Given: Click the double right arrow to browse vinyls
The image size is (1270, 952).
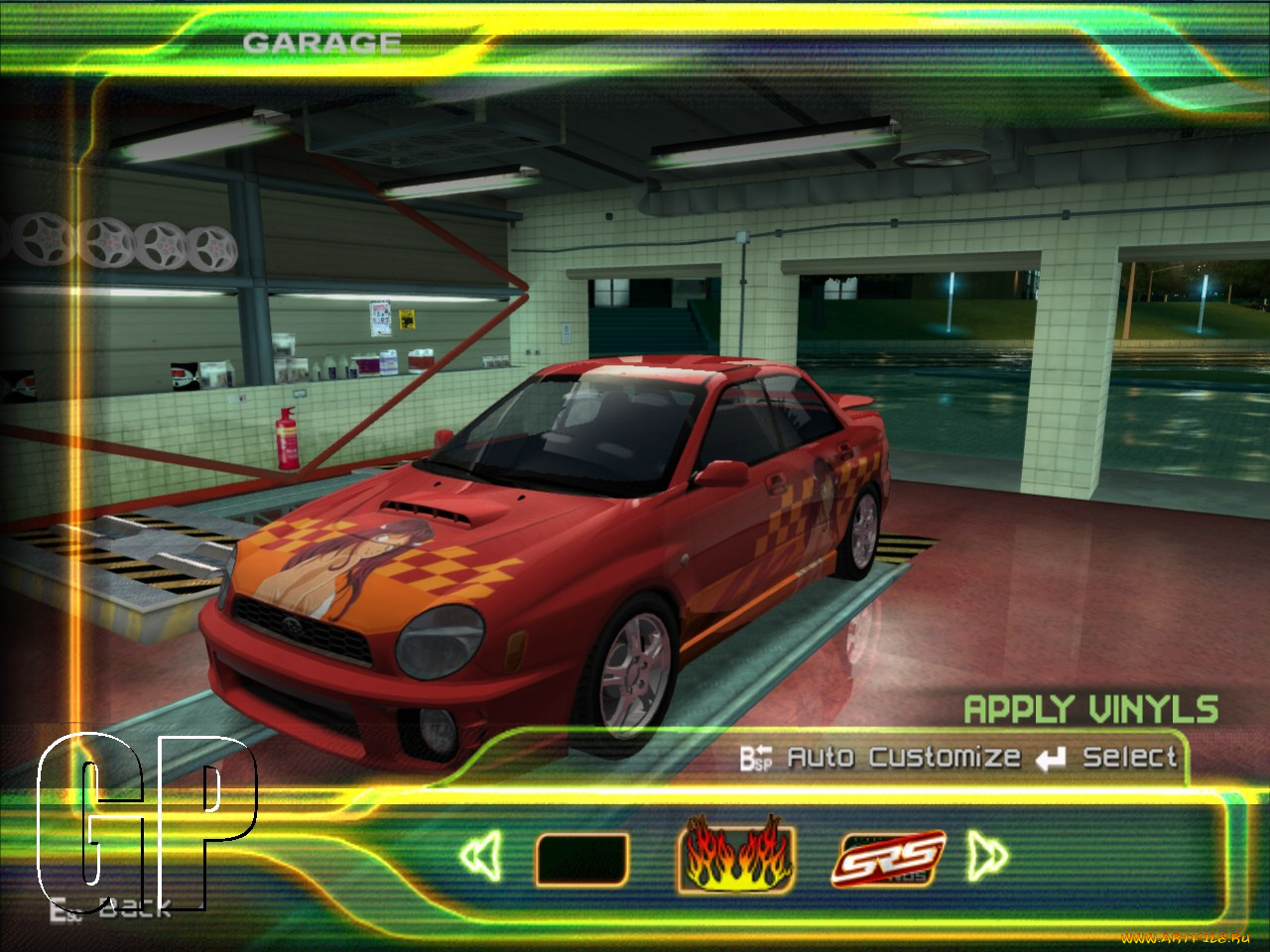Looking at the screenshot, I should point(987,857).
